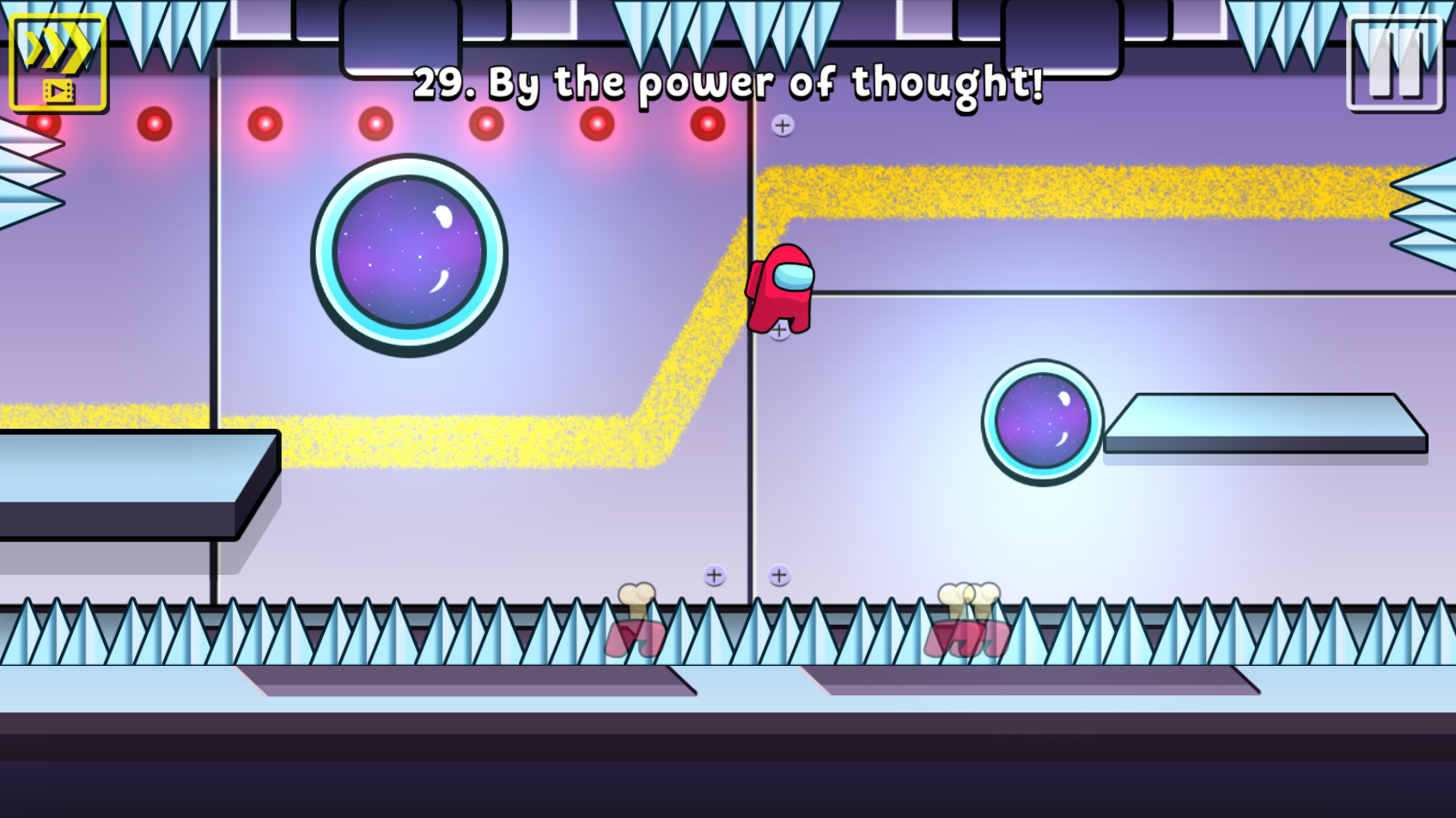
Task: Click the film-strip video icon inside skip button
Action: pos(57,91)
